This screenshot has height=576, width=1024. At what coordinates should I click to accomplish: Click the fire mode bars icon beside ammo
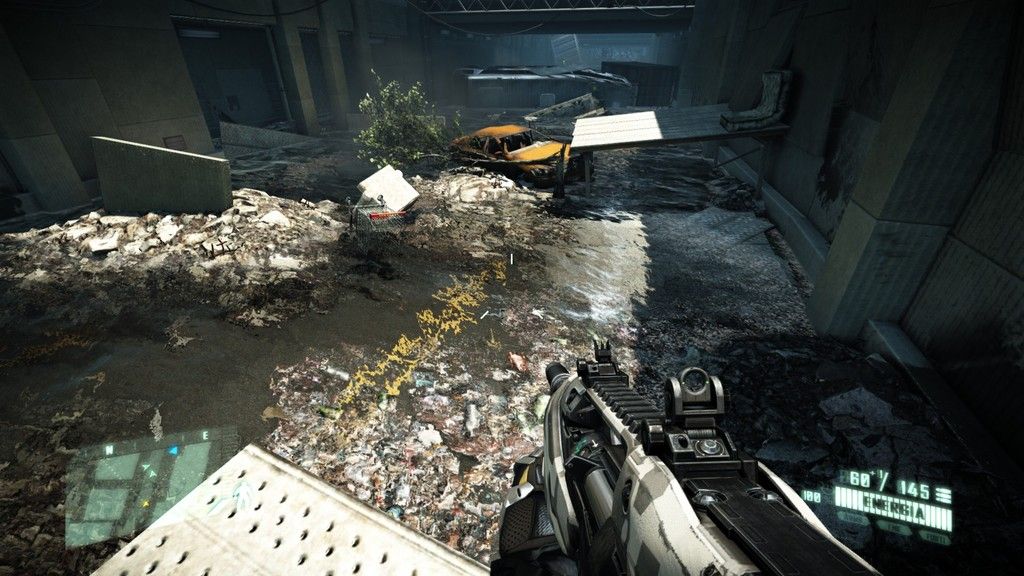[942, 493]
